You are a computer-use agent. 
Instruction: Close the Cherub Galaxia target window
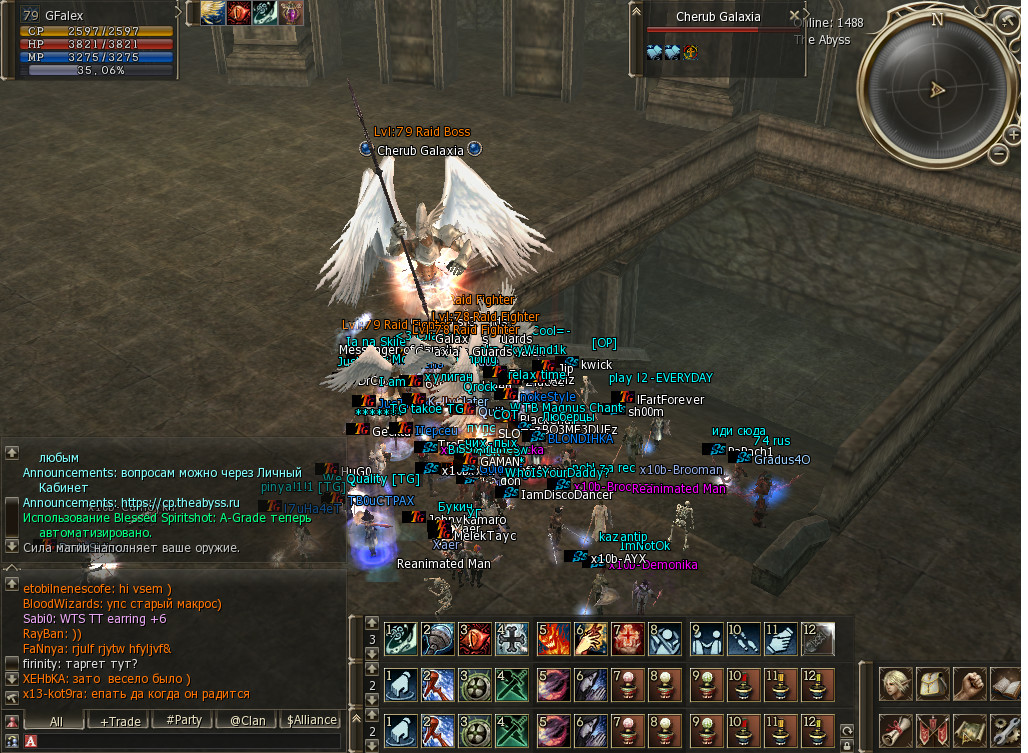[x=795, y=16]
